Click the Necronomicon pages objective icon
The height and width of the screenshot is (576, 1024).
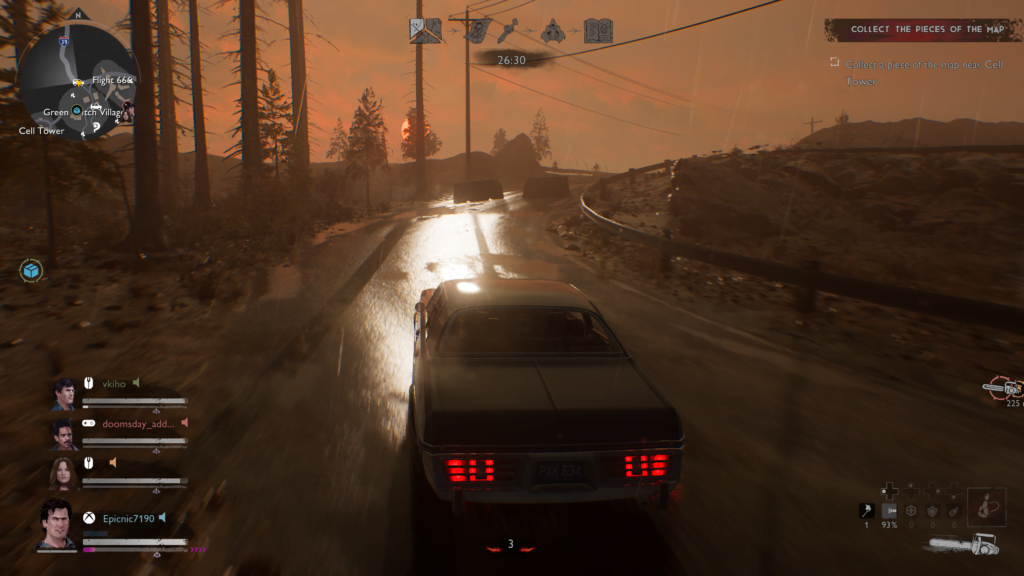[x=478, y=31]
